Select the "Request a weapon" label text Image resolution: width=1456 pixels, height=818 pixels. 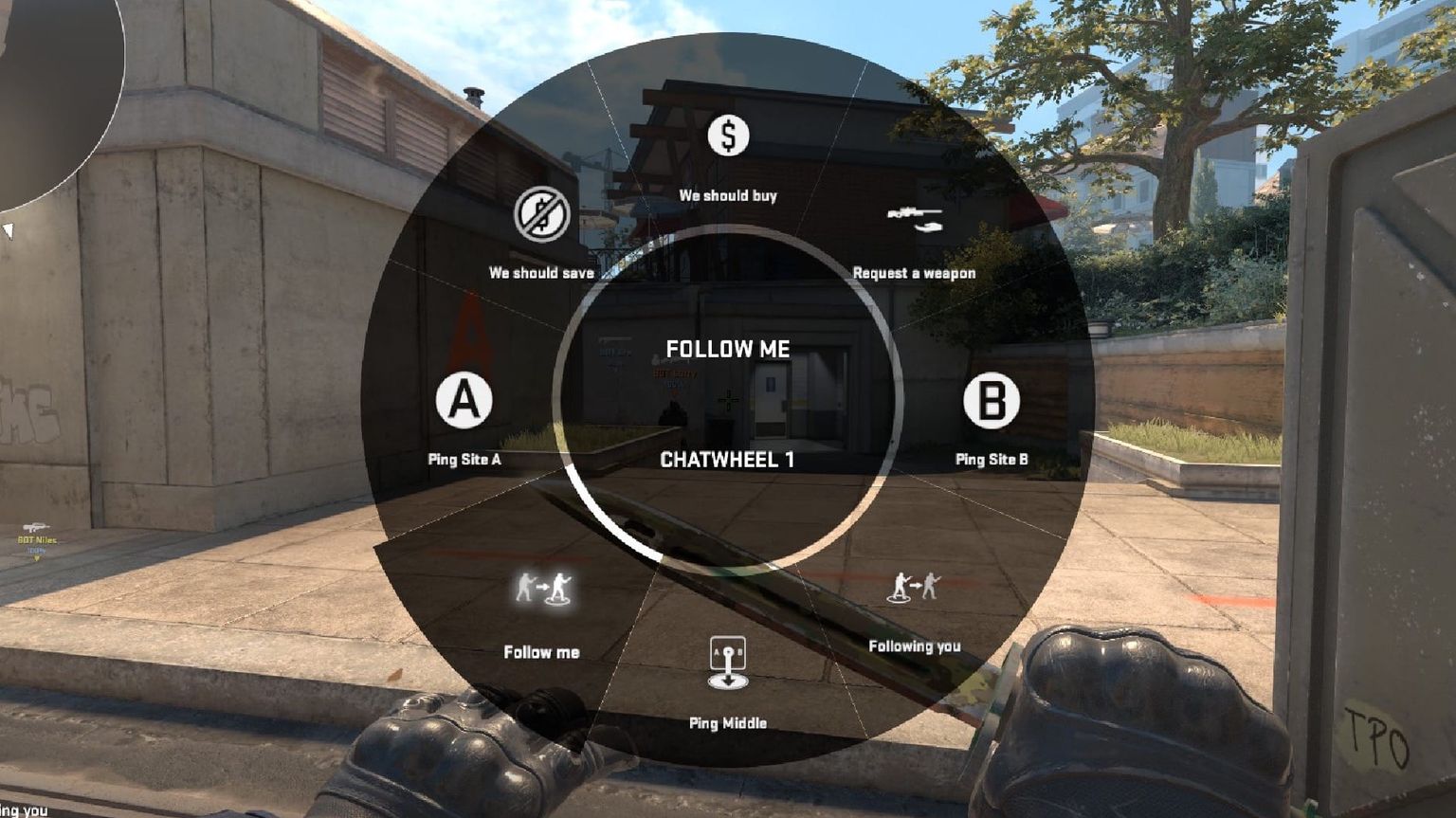[915, 272]
